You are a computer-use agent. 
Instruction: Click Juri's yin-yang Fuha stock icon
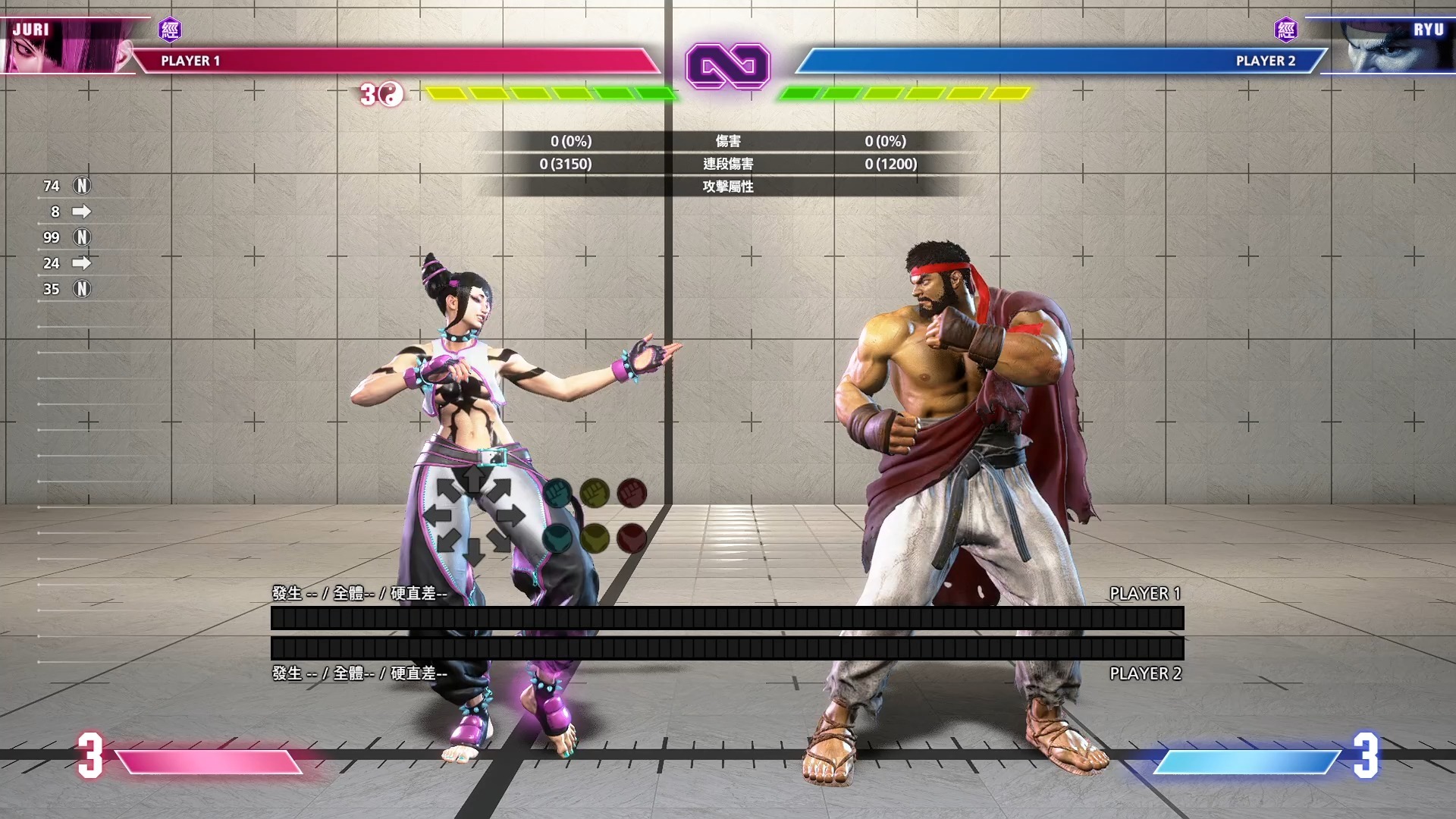[x=391, y=94]
